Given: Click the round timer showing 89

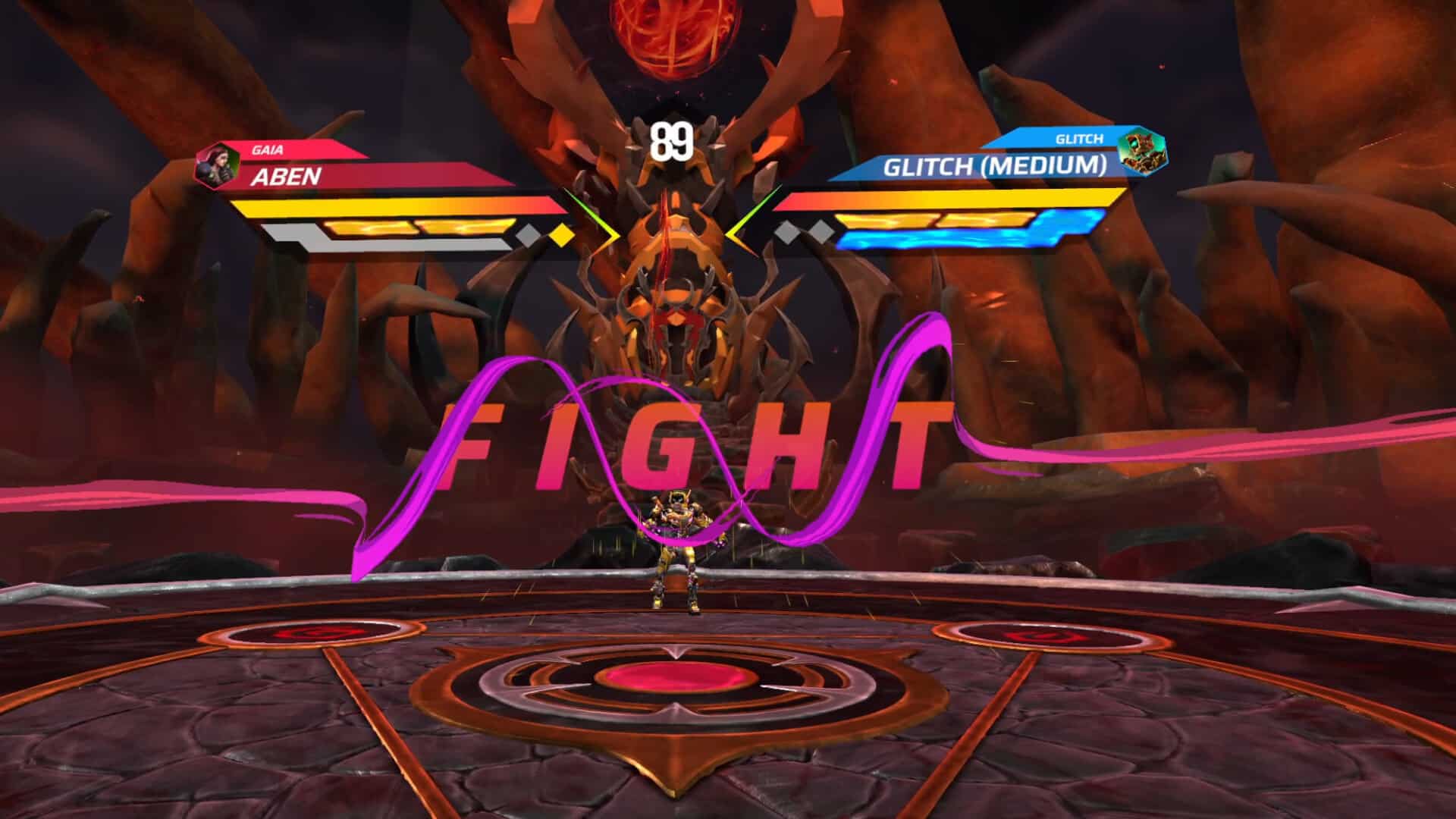Looking at the screenshot, I should coord(672,139).
